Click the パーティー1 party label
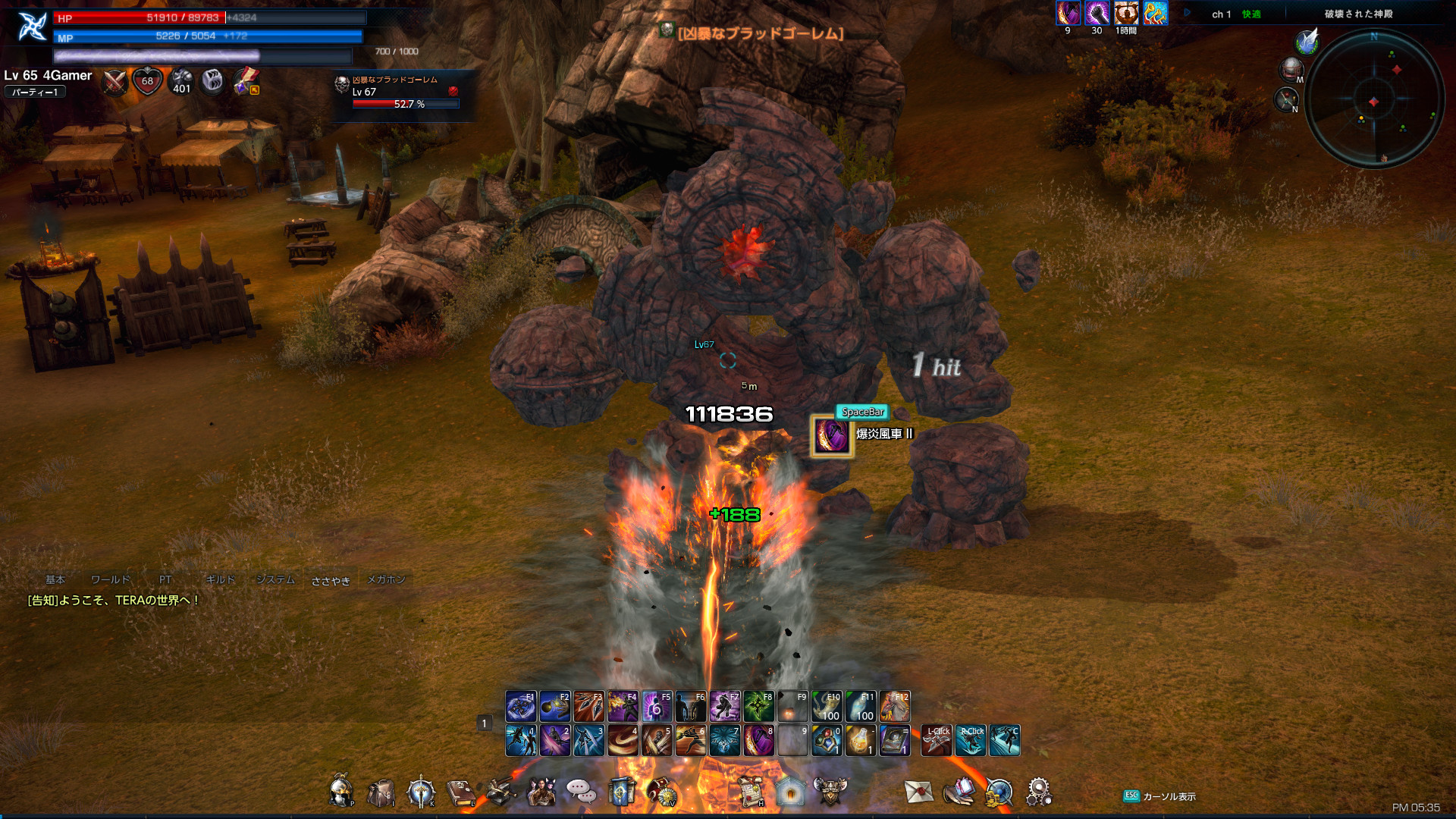The width and height of the screenshot is (1456, 819). tap(35, 93)
